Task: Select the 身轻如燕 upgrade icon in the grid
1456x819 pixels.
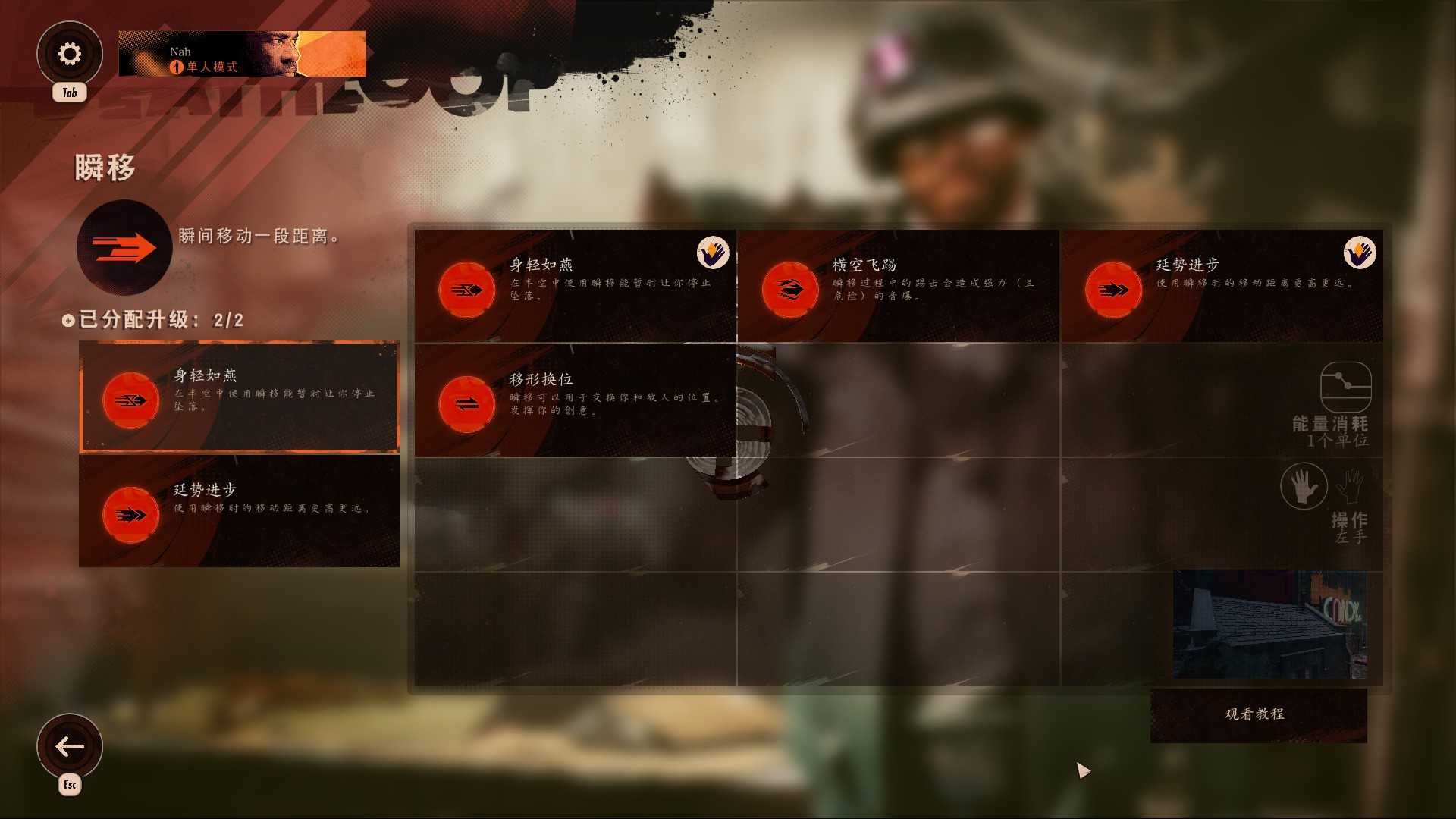Action: [466, 289]
